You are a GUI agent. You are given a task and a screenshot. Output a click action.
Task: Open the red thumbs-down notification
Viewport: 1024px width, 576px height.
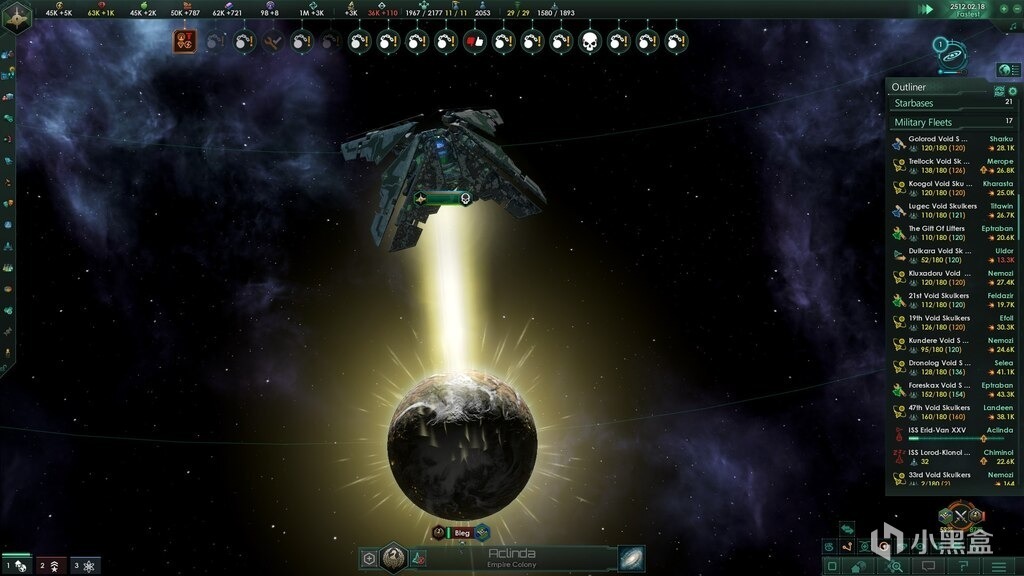tap(475, 42)
